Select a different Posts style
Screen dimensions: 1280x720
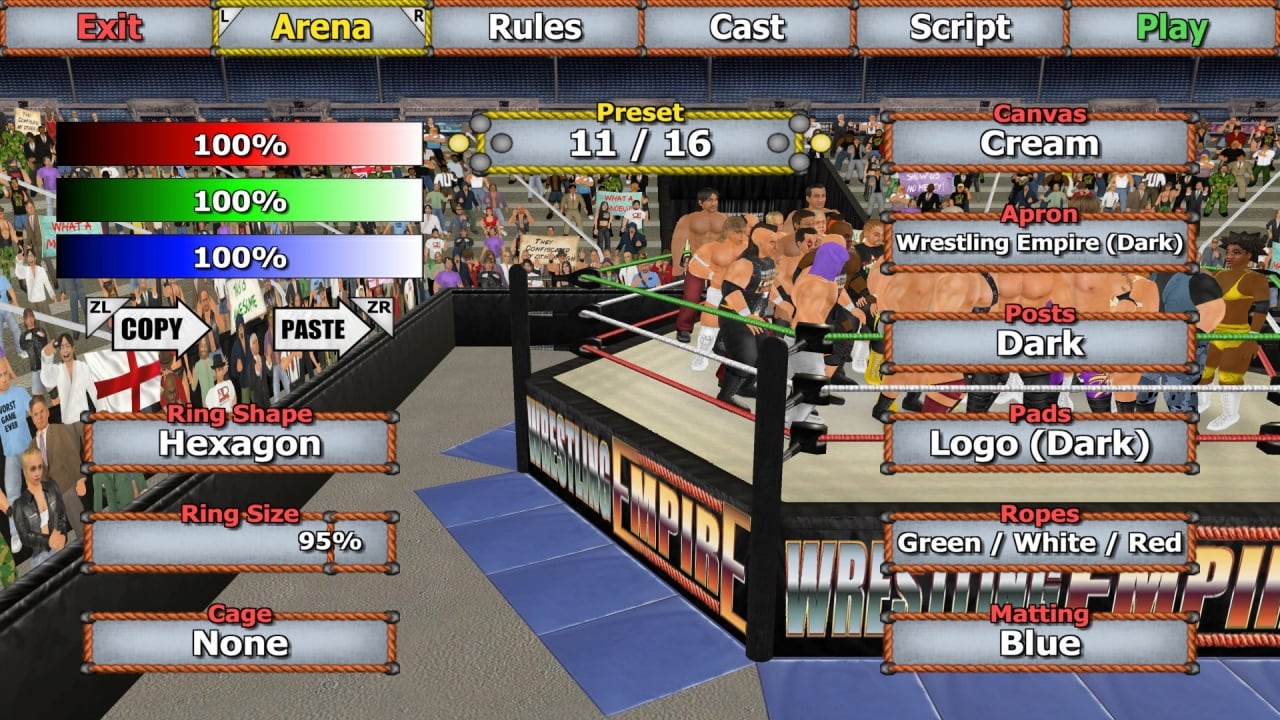(1039, 343)
